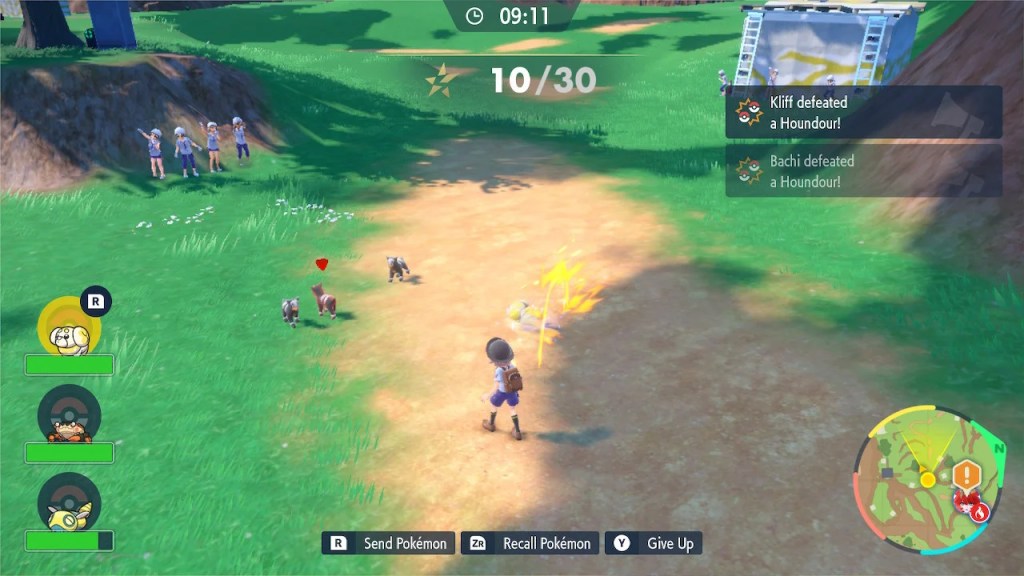Screen dimensions: 1024x576
Task: Open the "Bachi defeated a Houndour!" notification
Action: (863, 170)
